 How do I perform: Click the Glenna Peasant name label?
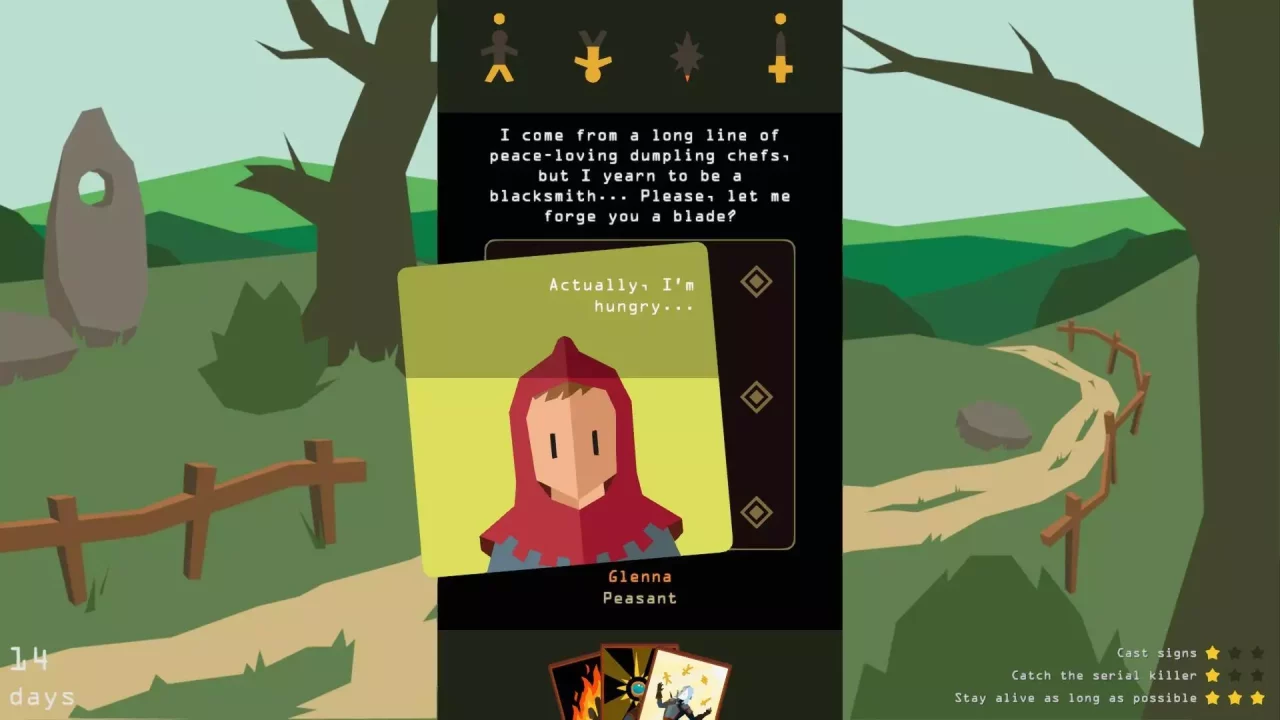click(x=640, y=587)
